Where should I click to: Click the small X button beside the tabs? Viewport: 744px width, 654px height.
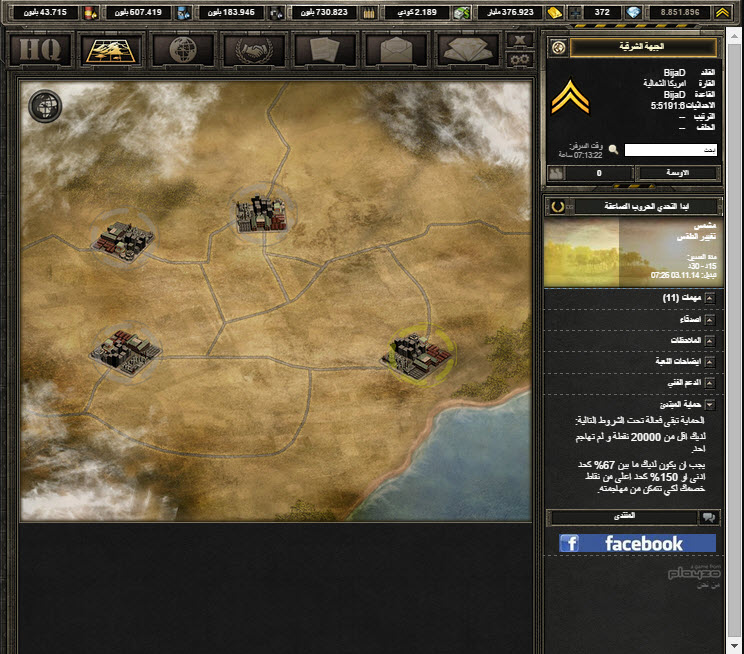point(518,40)
